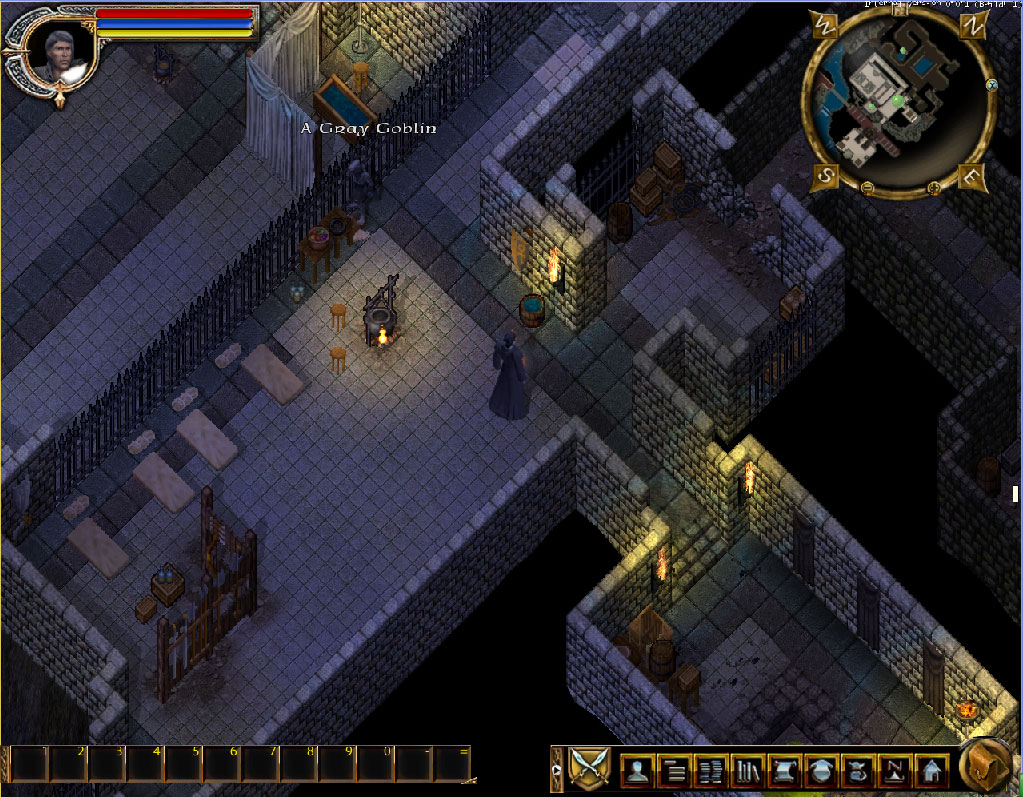This screenshot has width=1023, height=797.
Task: Open the character silhouette menu button
Action: click(x=637, y=770)
